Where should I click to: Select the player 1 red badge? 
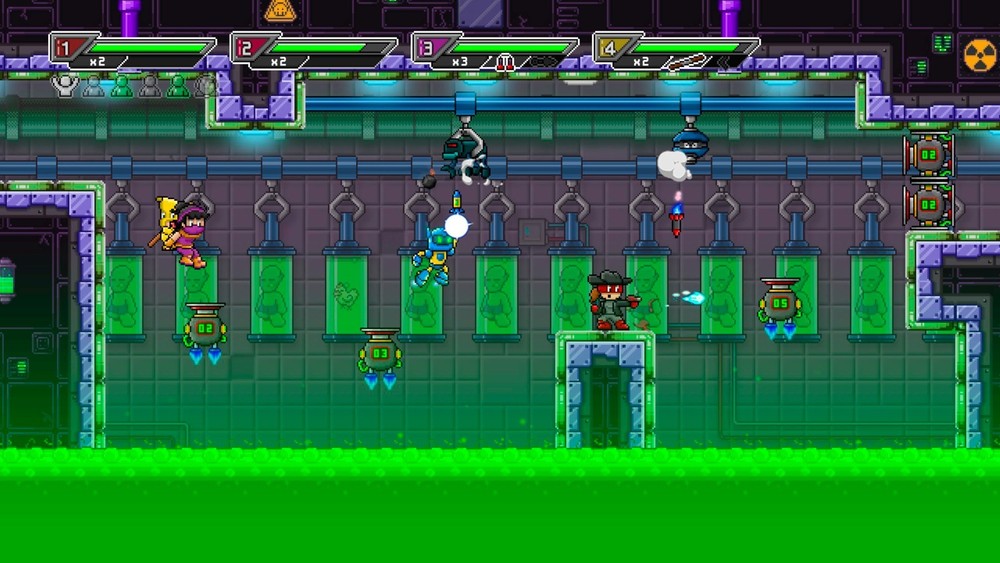tap(63, 47)
